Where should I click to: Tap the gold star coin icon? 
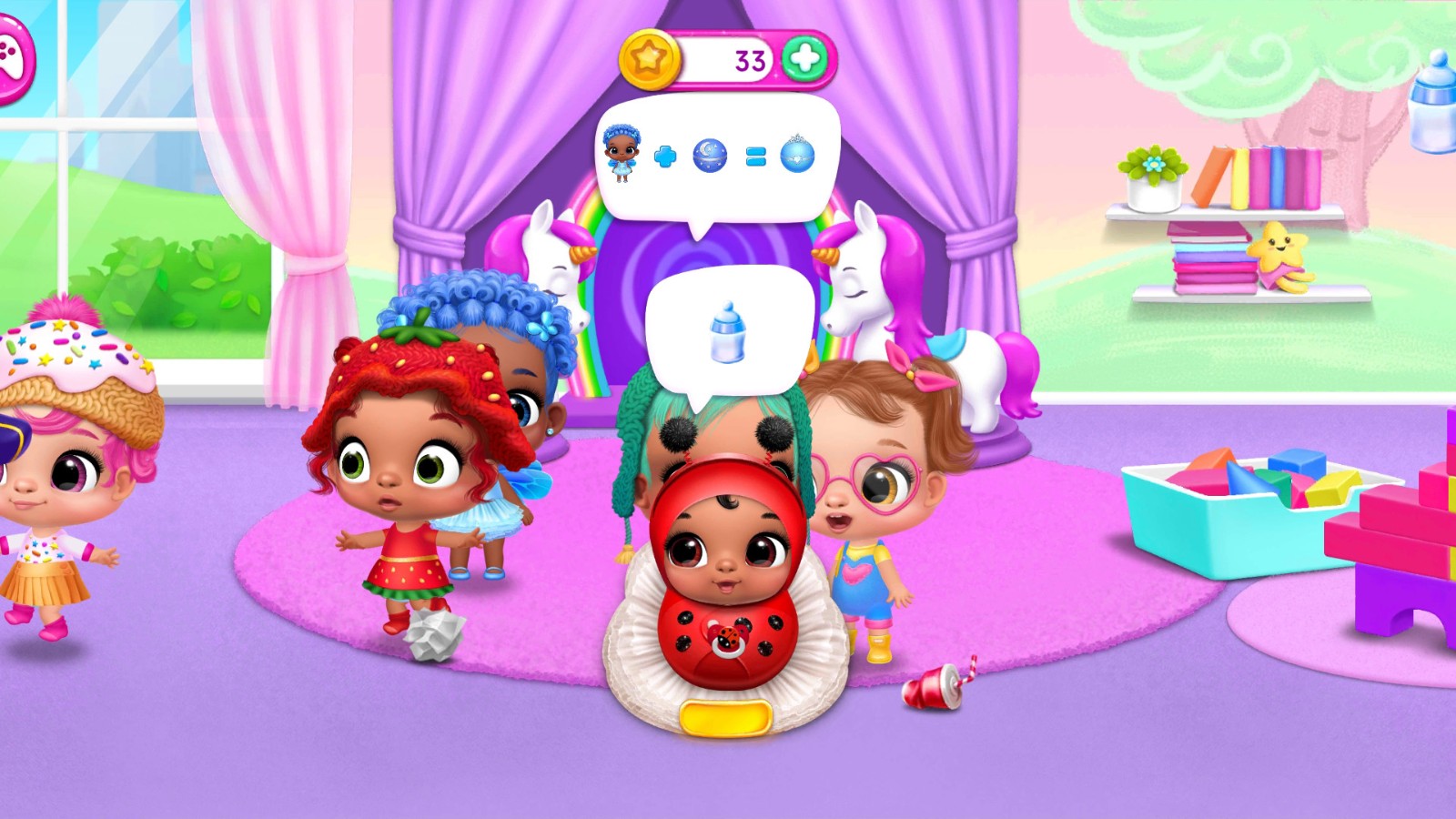pos(649,60)
